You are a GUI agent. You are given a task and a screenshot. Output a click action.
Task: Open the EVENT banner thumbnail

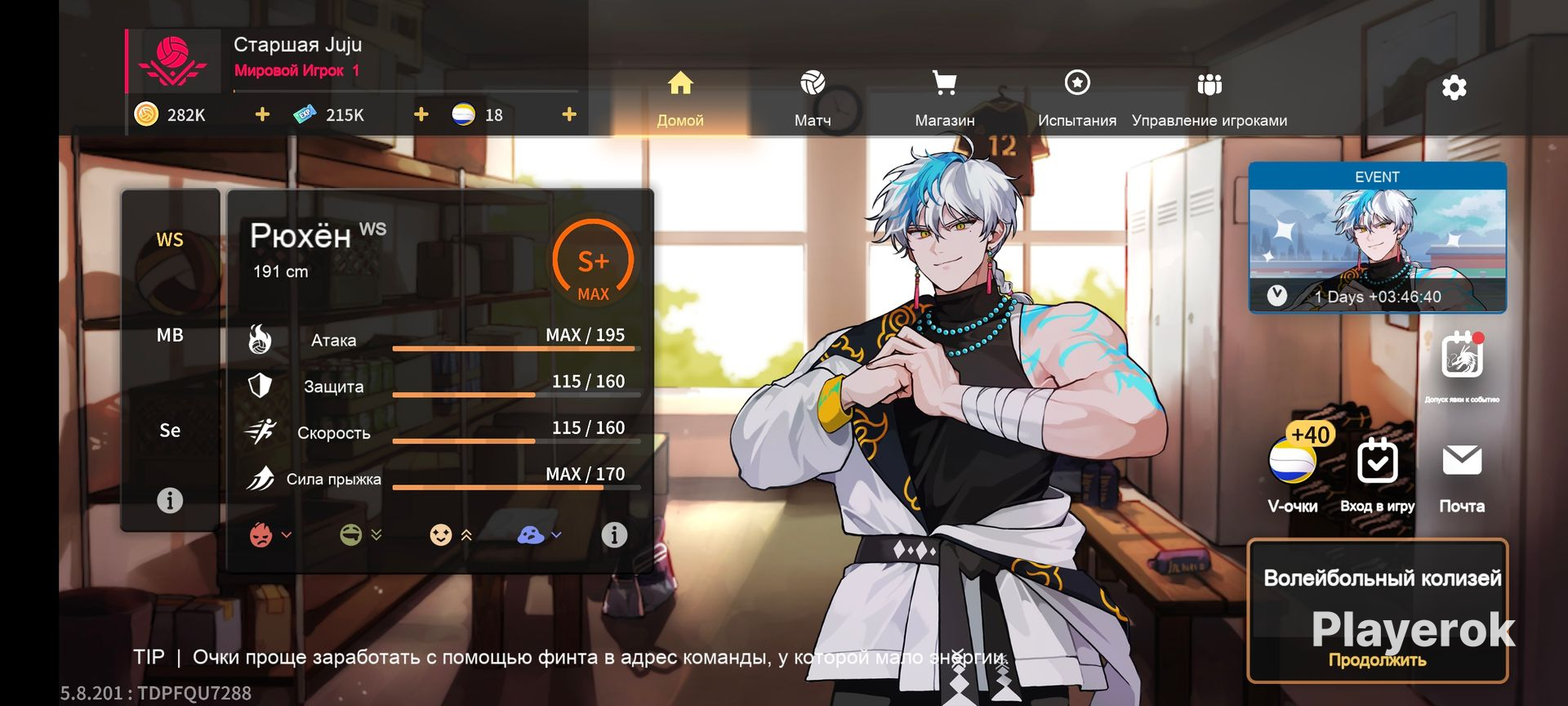(x=1377, y=238)
